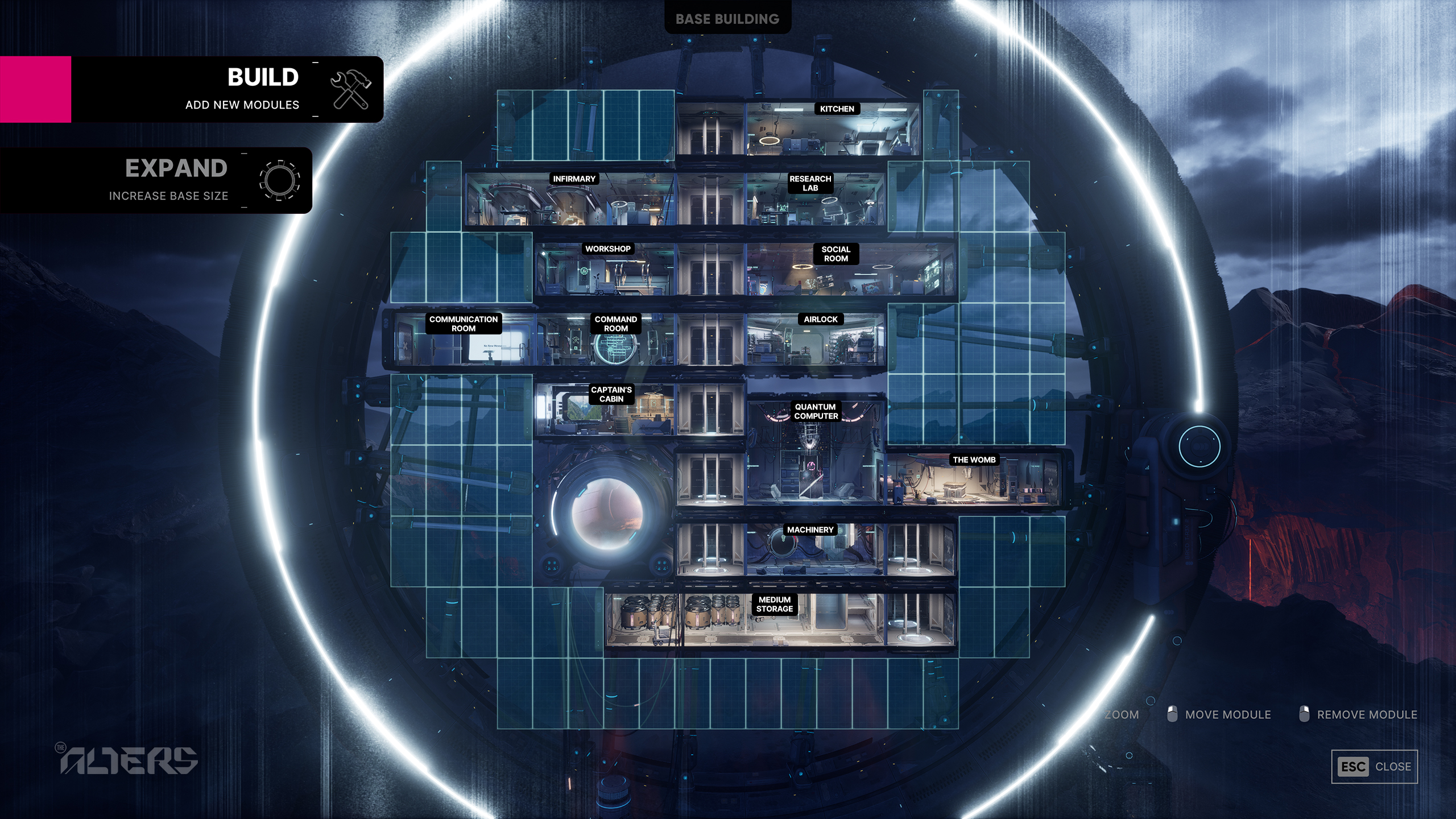Image resolution: width=1456 pixels, height=819 pixels.
Task: Select the Research Lab module
Action: click(x=809, y=183)
